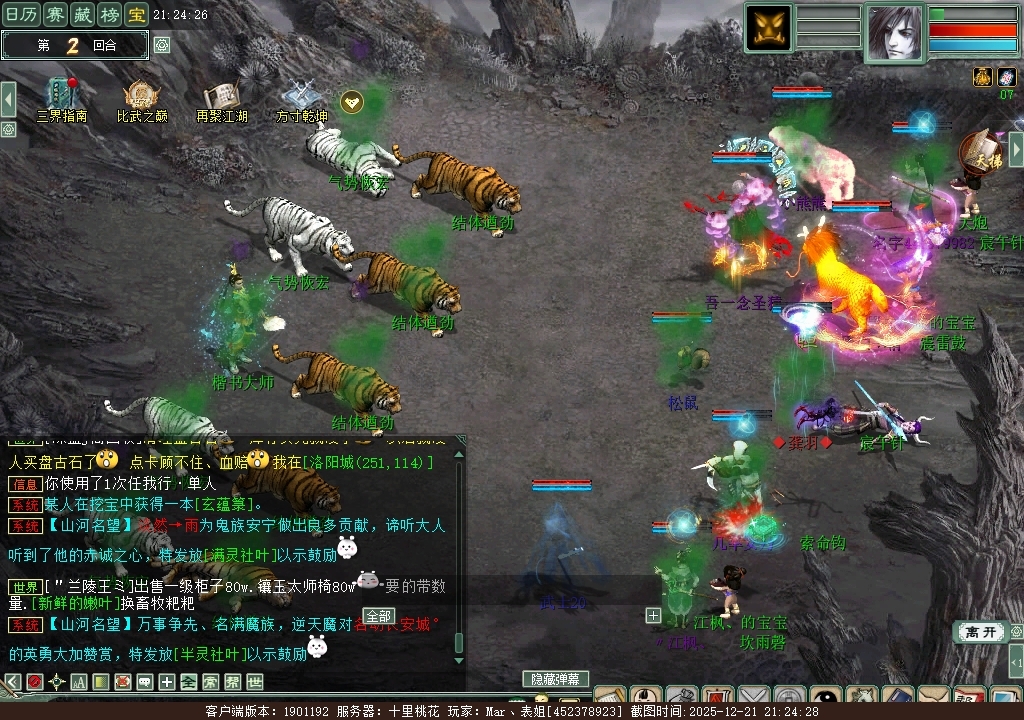
Task: Open the 比武之巅 tournament icon
Action: pyautogui.click(x=141, y=98)
